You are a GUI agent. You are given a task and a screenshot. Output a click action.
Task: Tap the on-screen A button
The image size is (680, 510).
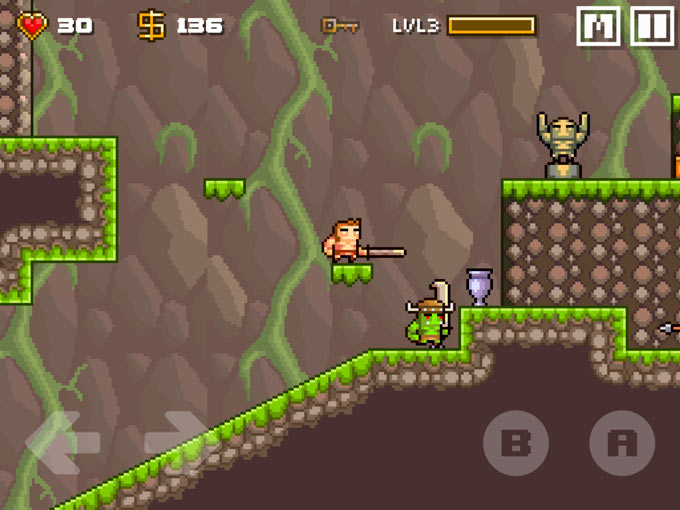coord(622,443)
